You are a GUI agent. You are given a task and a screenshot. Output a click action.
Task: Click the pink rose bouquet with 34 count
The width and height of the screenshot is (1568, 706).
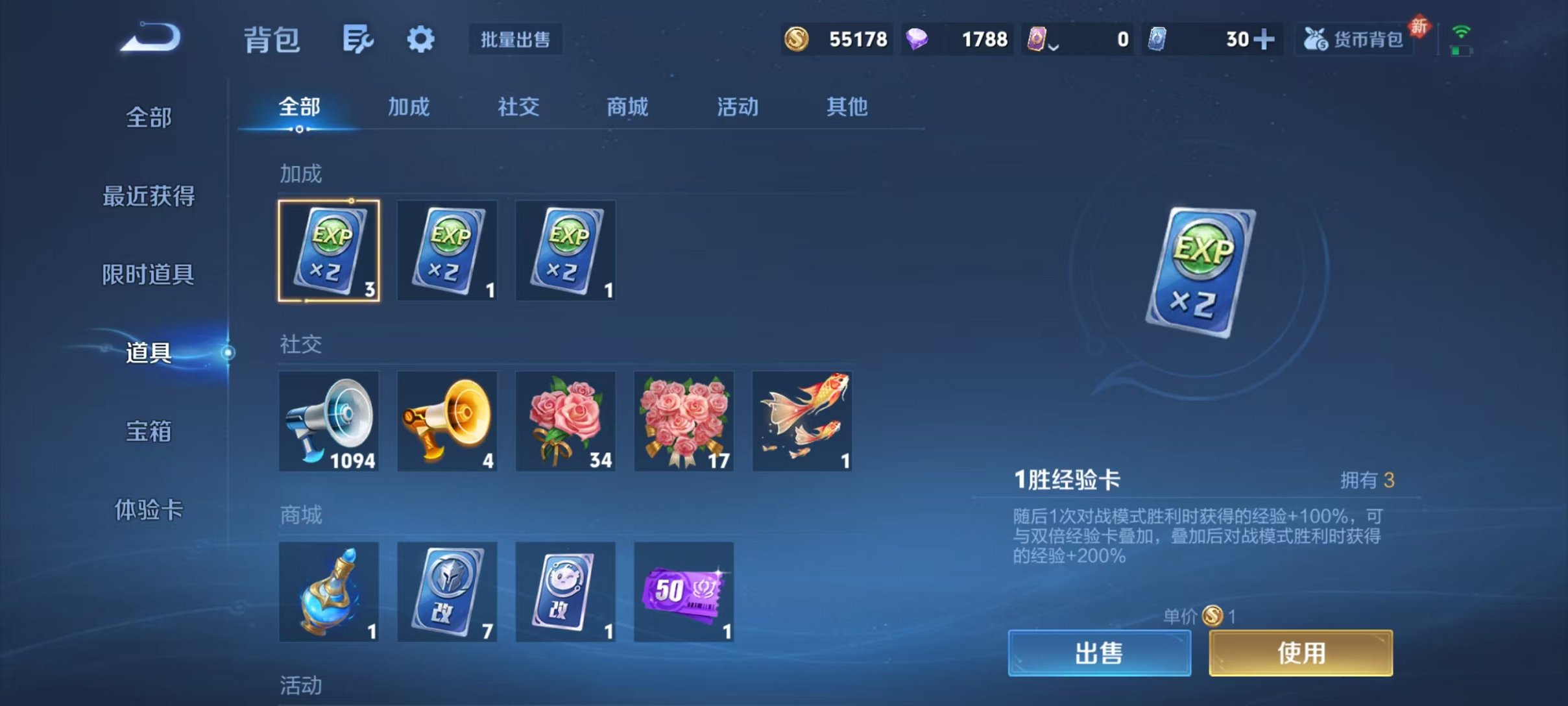[566, 420]
